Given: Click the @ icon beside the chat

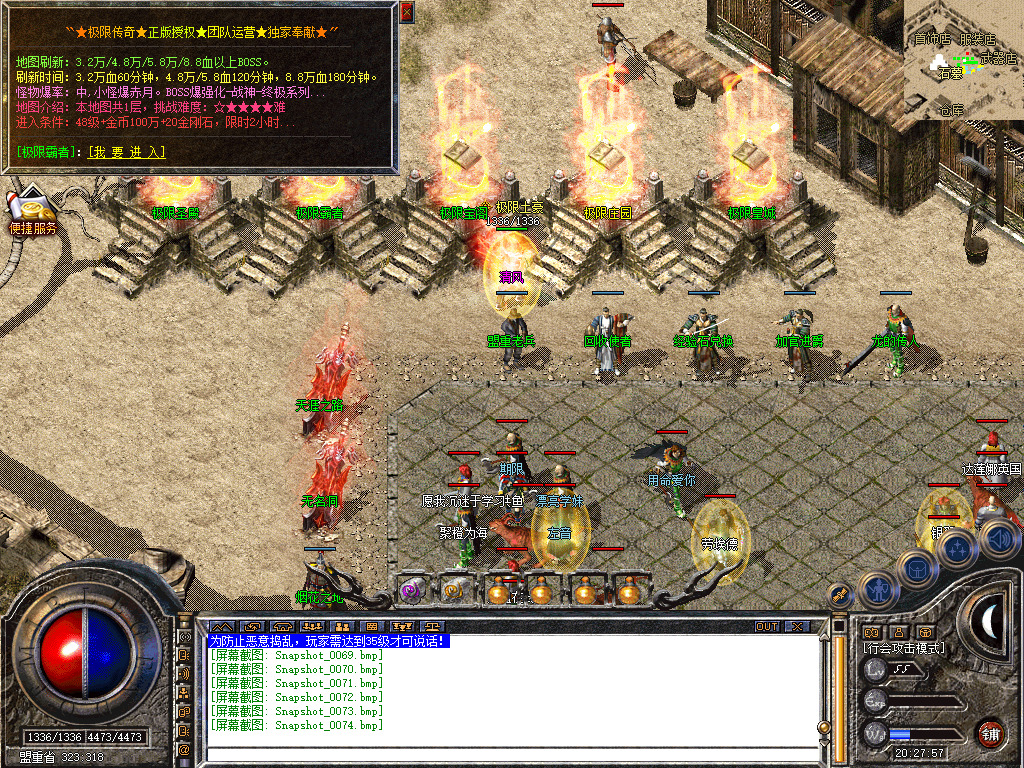Looking at the screenshot, I should (x=185, y=749).
